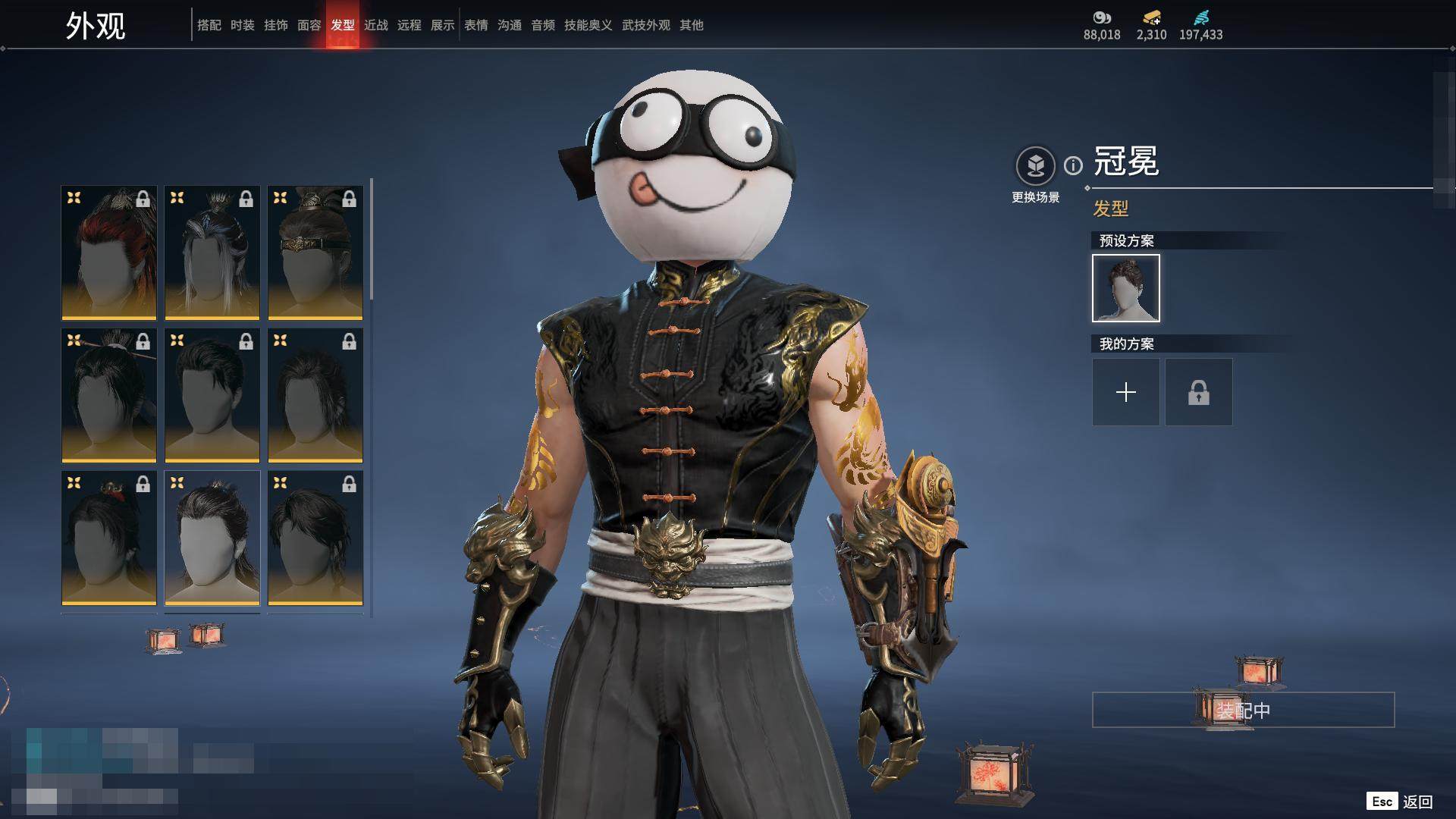The height and width of the screenshot is (819, 1456).
Task: Choose the 其他 tab
Action: (x=691, y=25)
